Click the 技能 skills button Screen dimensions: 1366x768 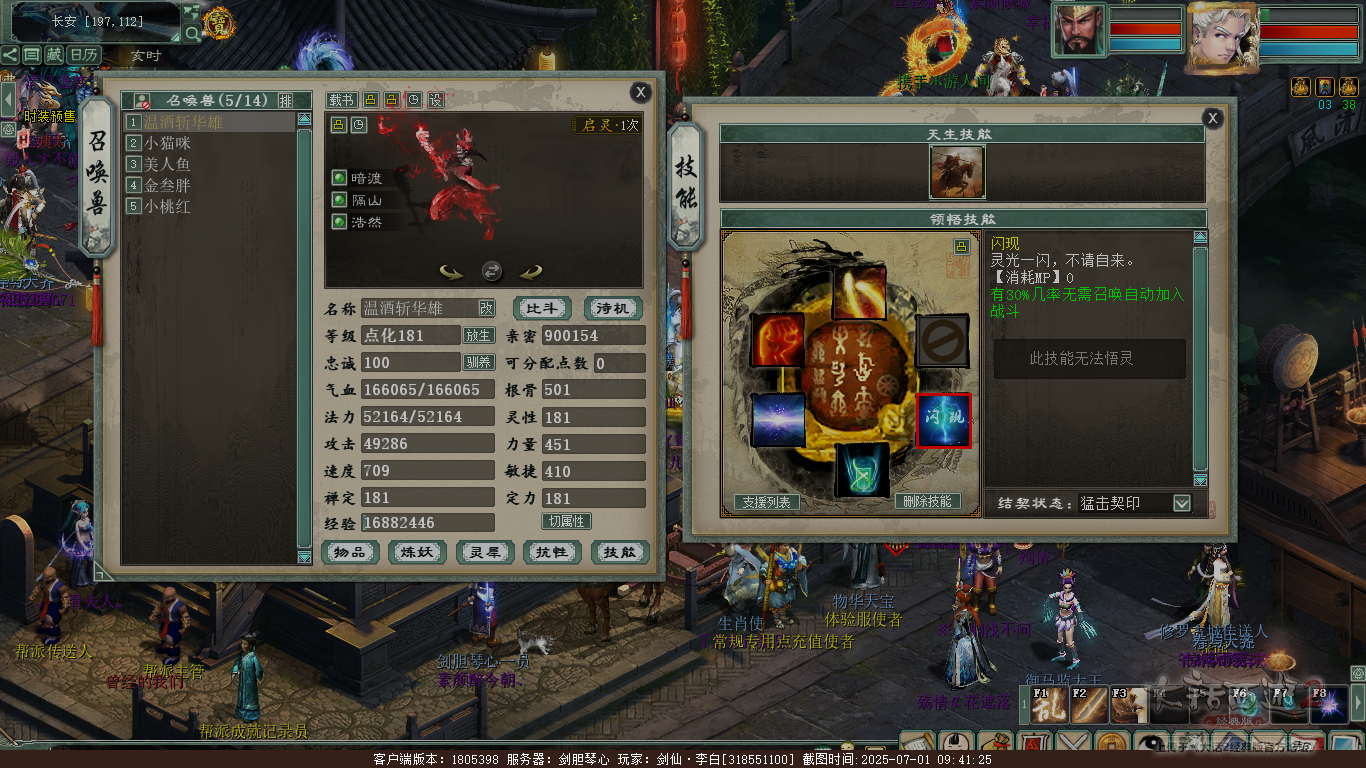620,552
